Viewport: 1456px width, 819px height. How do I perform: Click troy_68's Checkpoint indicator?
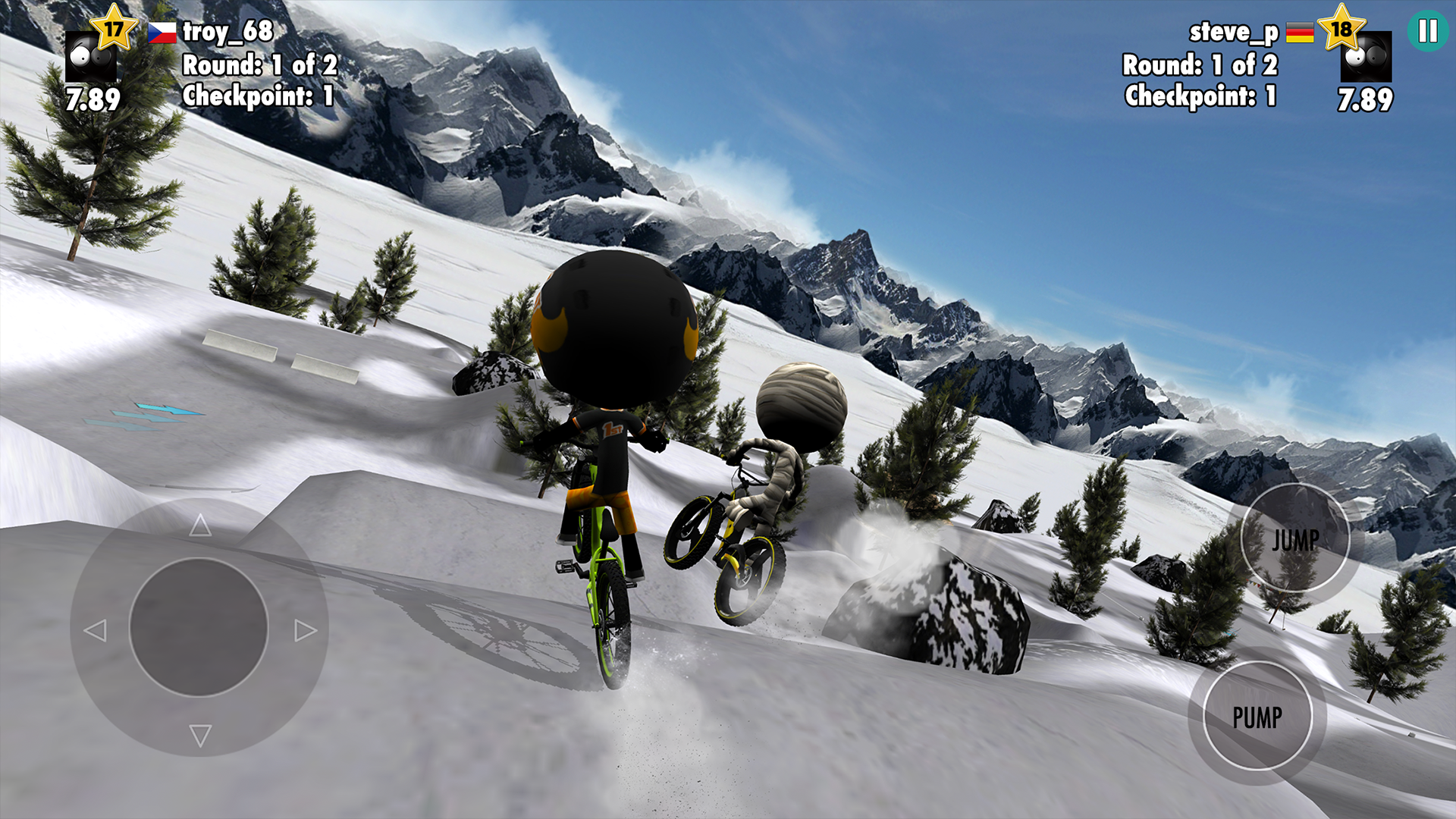pos(258,95)
